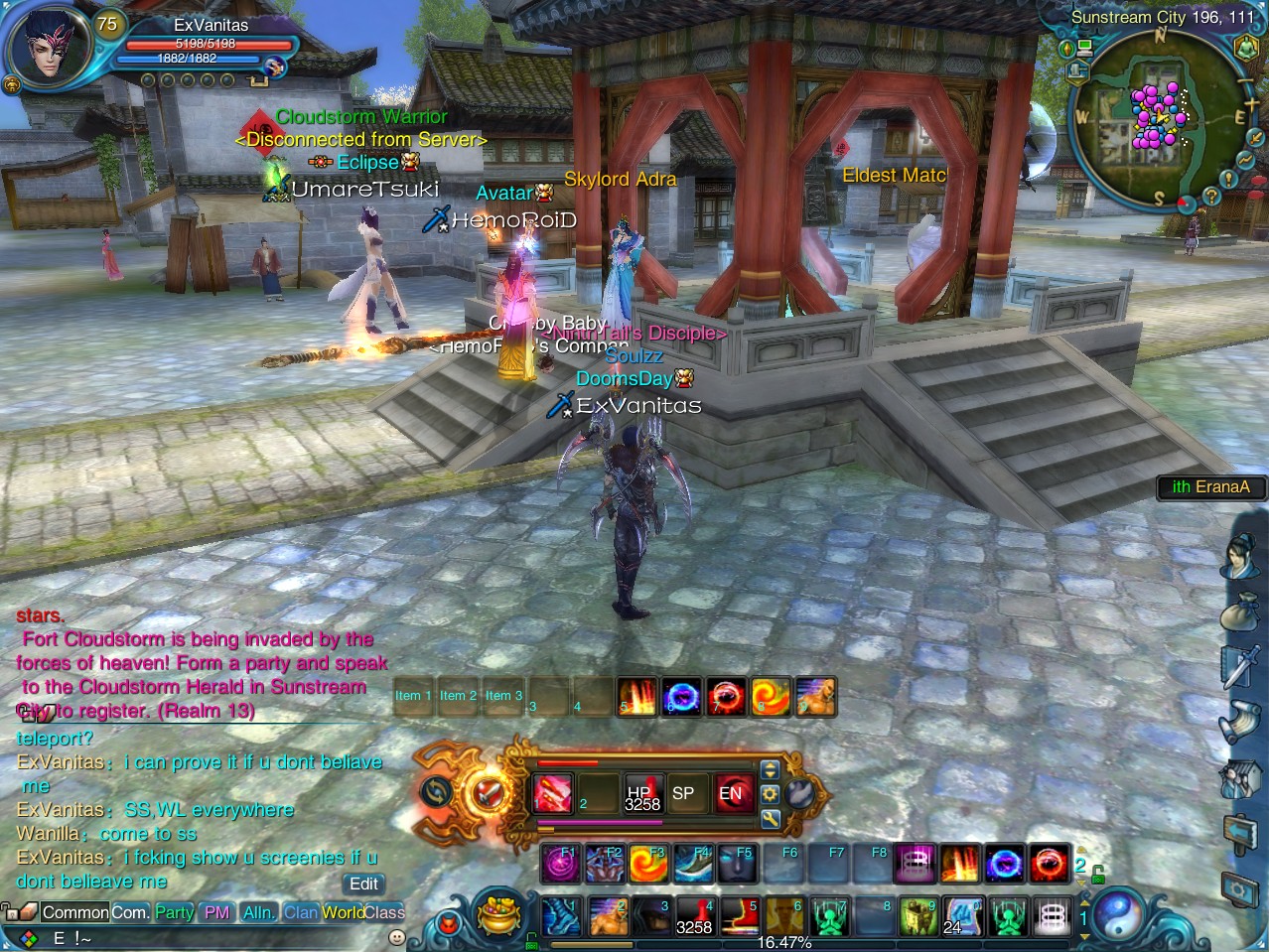Click the Sunstream City minimap

point(1159,121)
